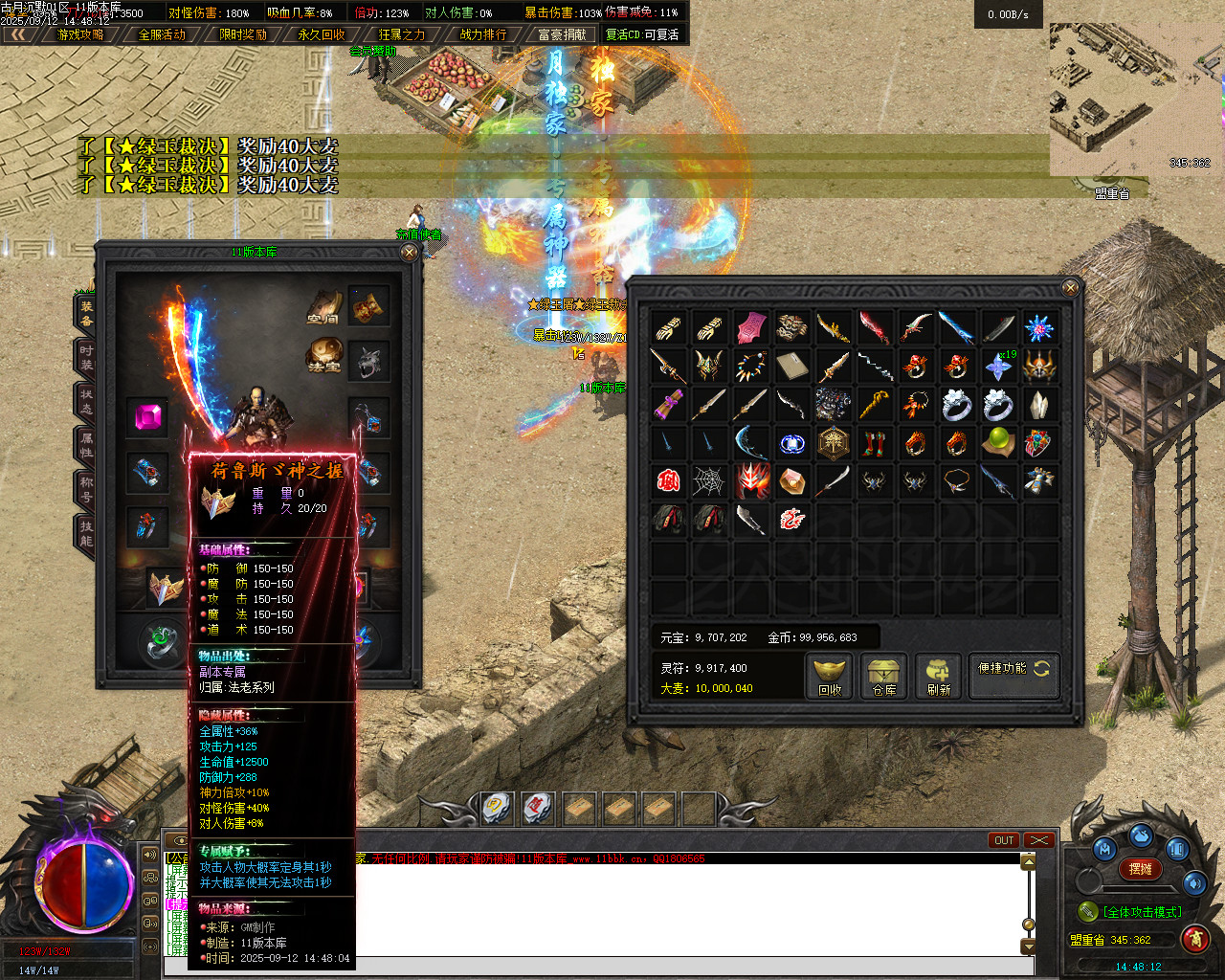
Task: Open the 全服活动 server events menu
Action: coord(162,34)
